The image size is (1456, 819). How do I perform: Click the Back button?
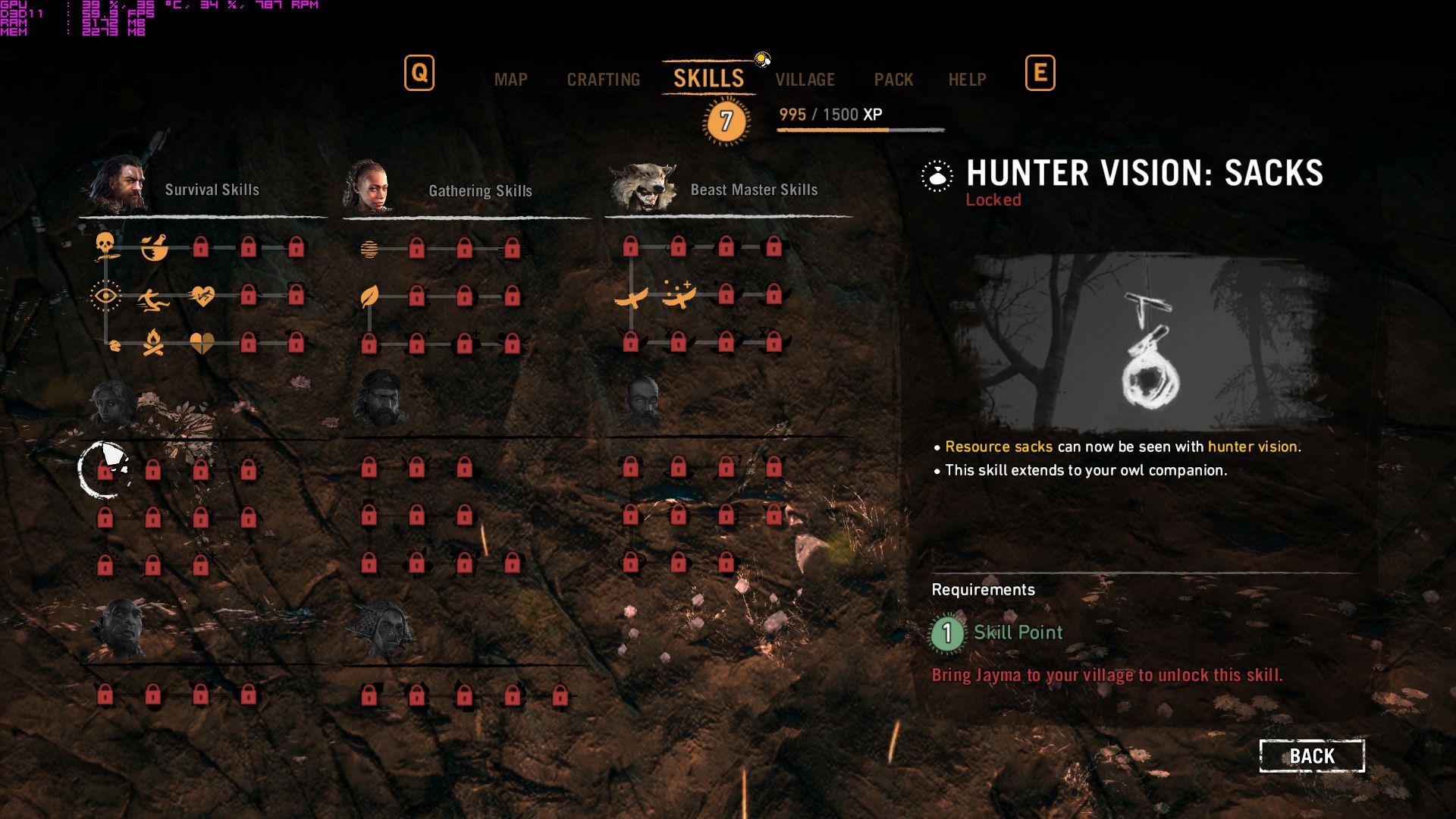click(1312, 756)
